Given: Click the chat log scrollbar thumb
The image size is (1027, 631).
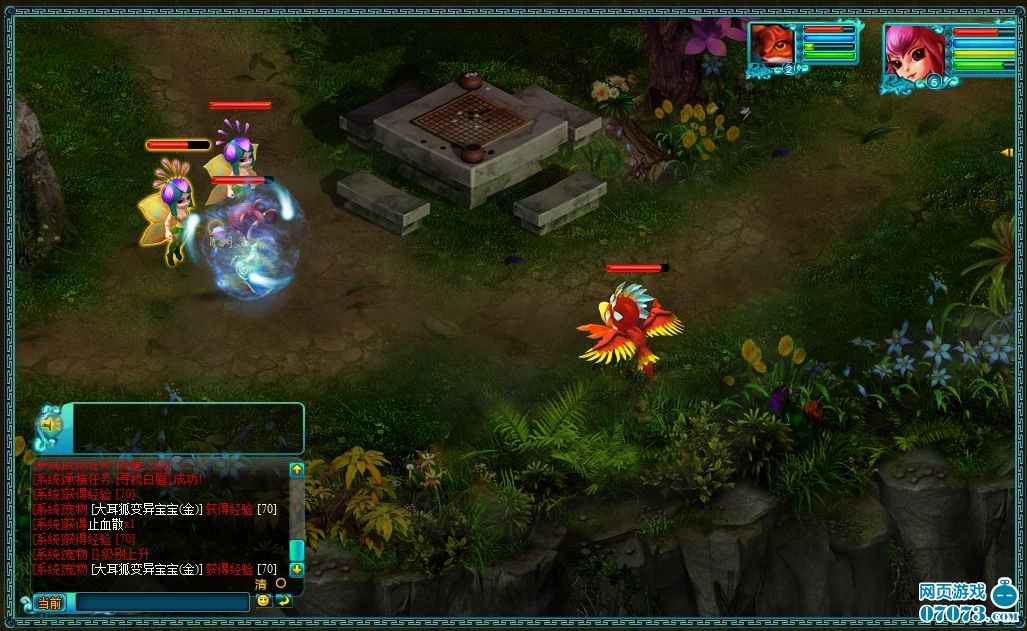Looking at the screenshot, I should click(x=297, y=549).
